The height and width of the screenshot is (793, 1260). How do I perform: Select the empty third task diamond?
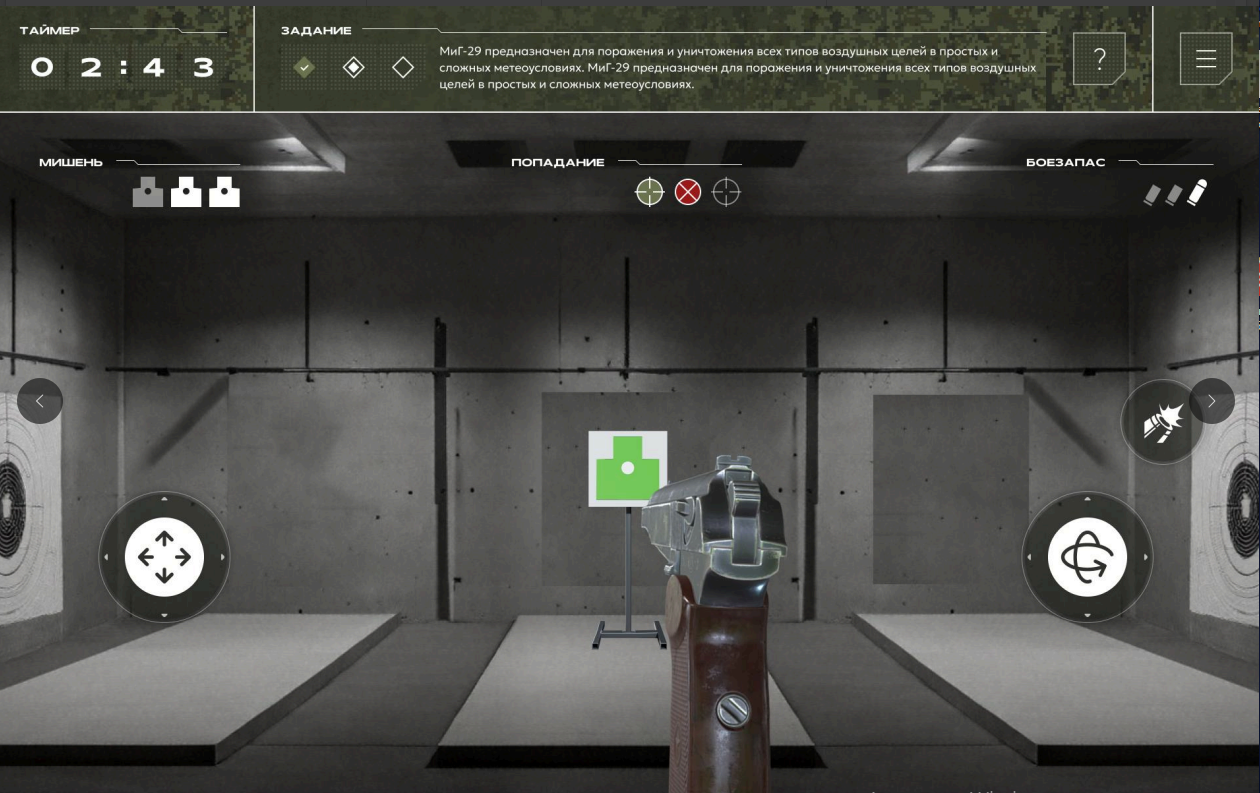pos(403,67)
